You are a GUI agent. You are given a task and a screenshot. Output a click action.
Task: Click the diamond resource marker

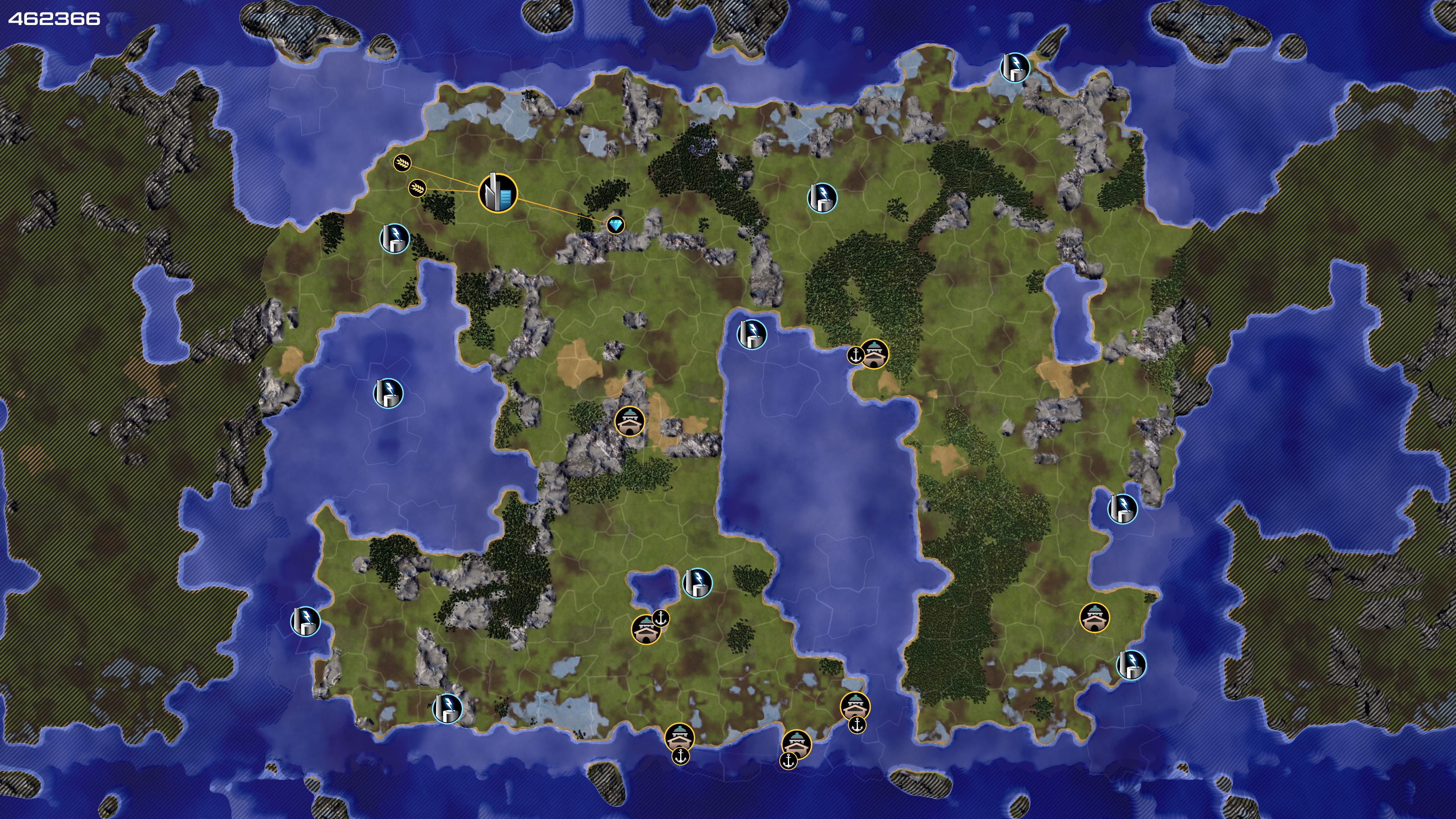(615, 225)
